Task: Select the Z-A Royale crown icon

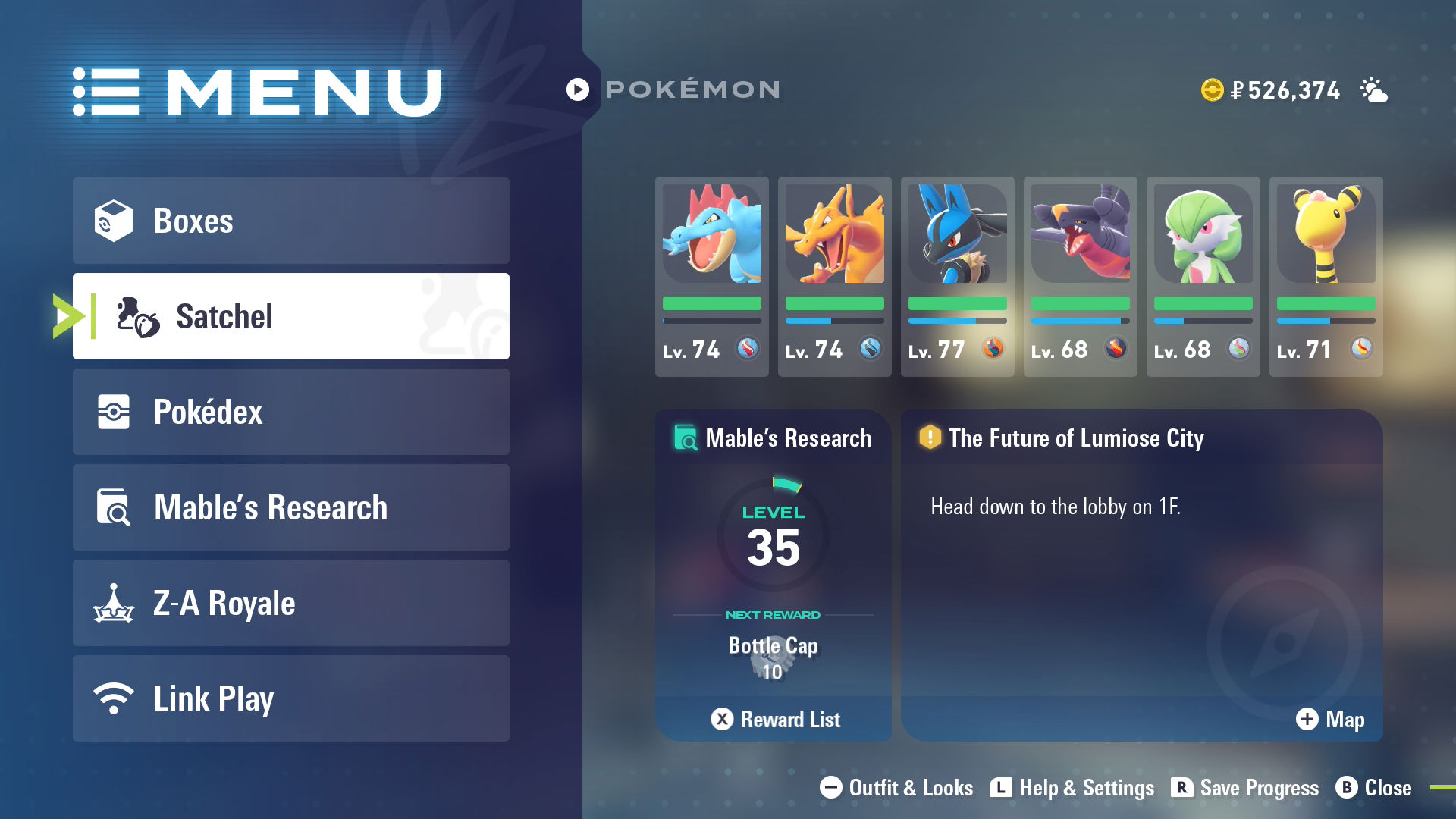Action: (115, 603)
